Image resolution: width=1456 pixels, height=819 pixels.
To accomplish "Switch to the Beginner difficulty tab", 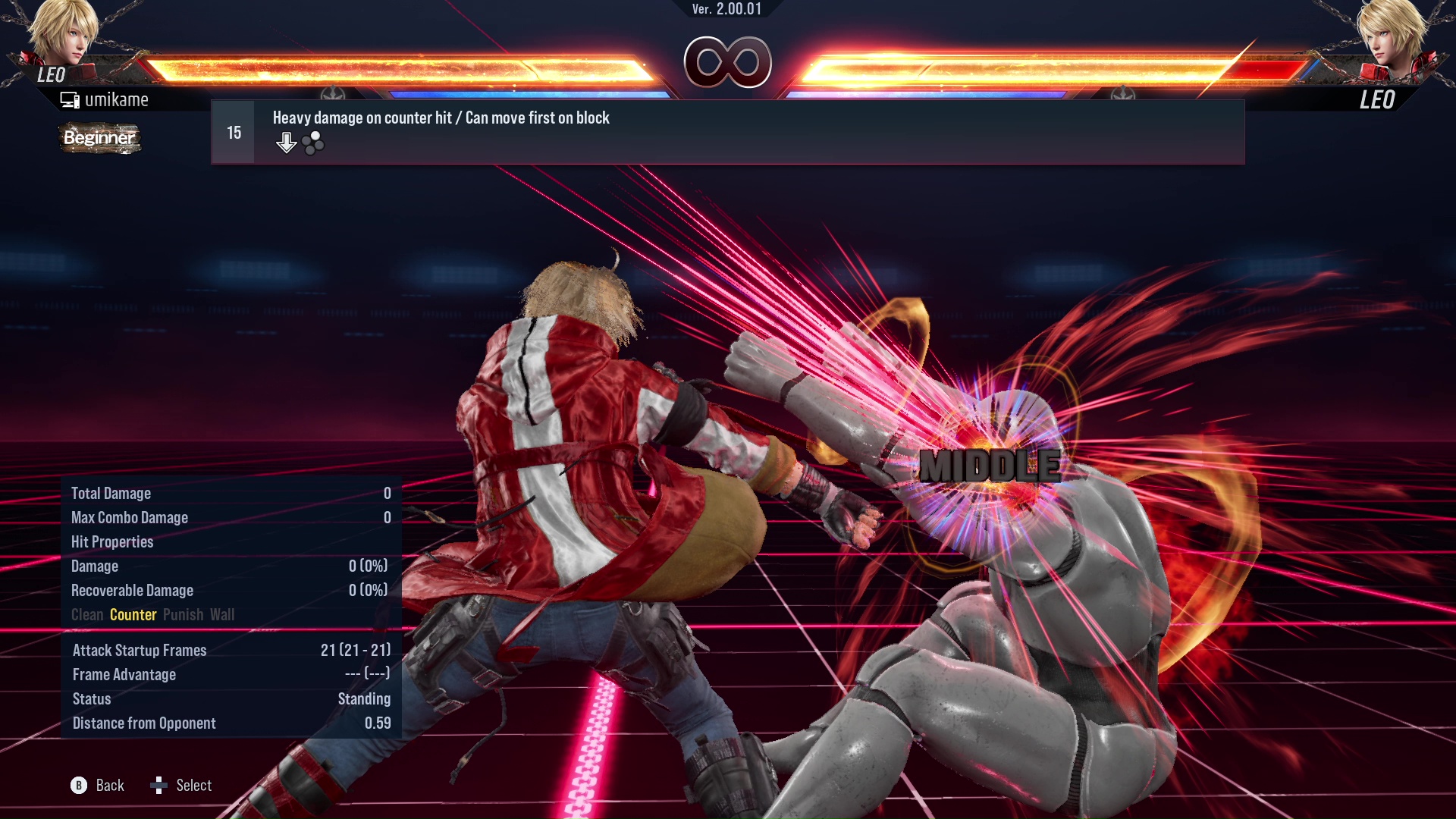I will [99, 138].
